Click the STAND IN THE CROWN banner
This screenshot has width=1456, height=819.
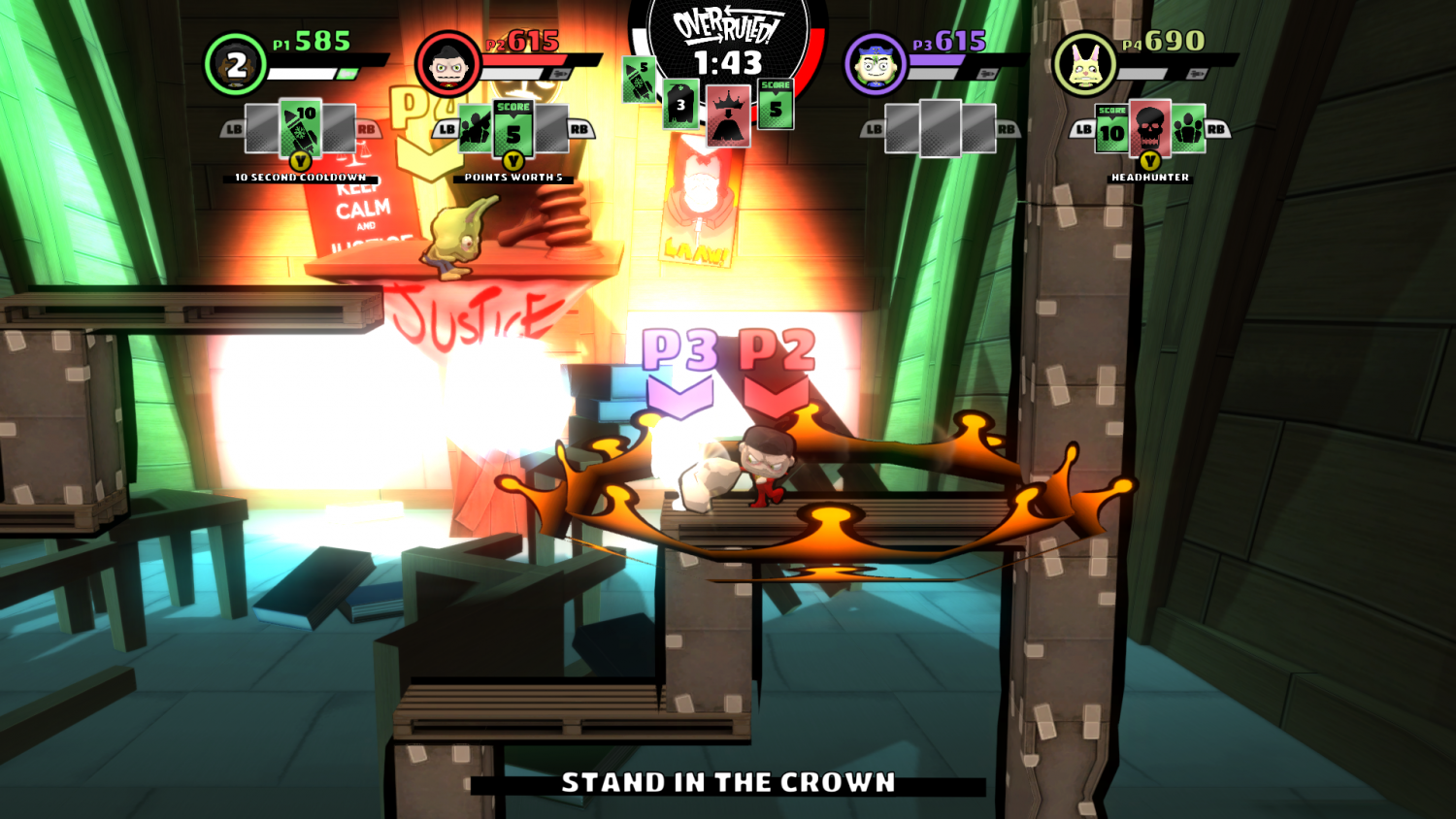[728, 780]
